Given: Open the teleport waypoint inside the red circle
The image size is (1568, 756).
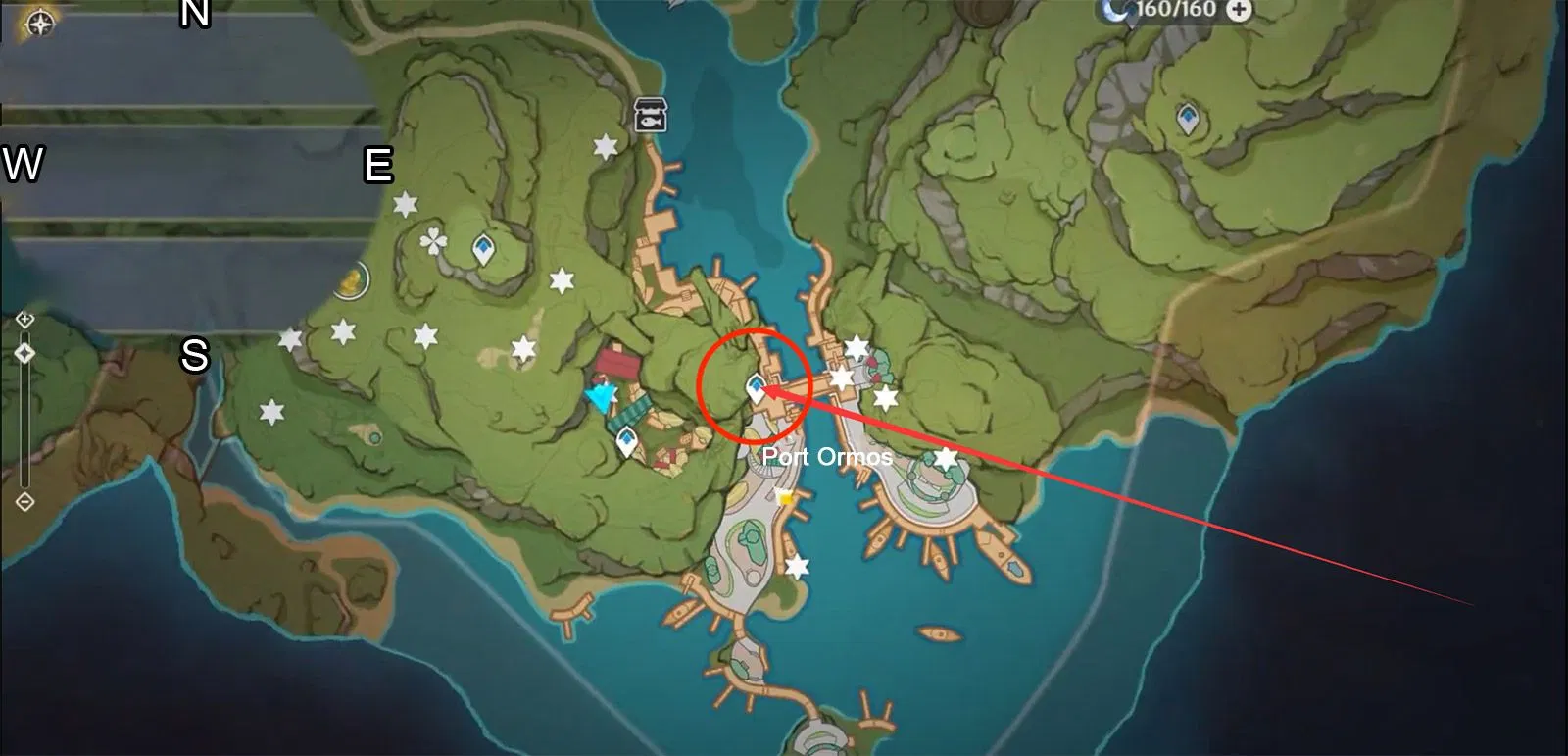Looking at the screenshot, I should tap(755, 385).
